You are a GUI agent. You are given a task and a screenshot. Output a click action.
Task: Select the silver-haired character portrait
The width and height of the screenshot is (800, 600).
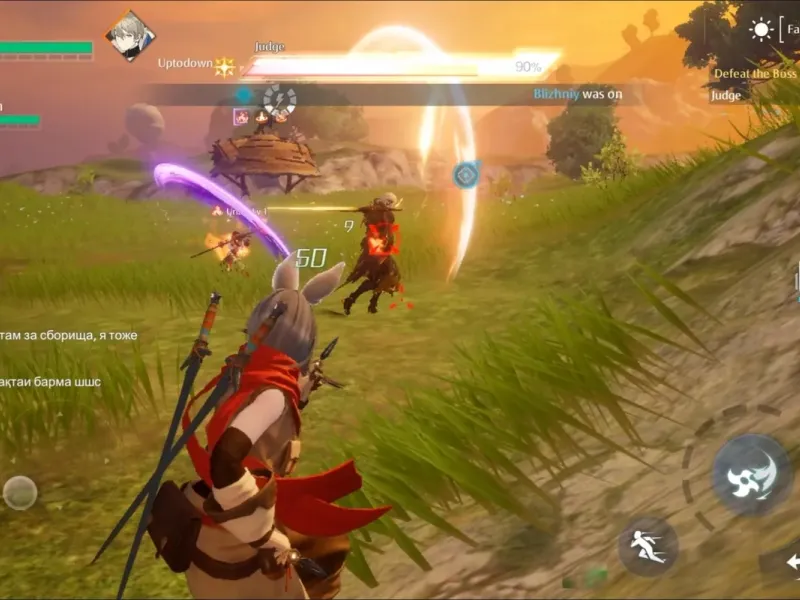[x=130, y=36]
